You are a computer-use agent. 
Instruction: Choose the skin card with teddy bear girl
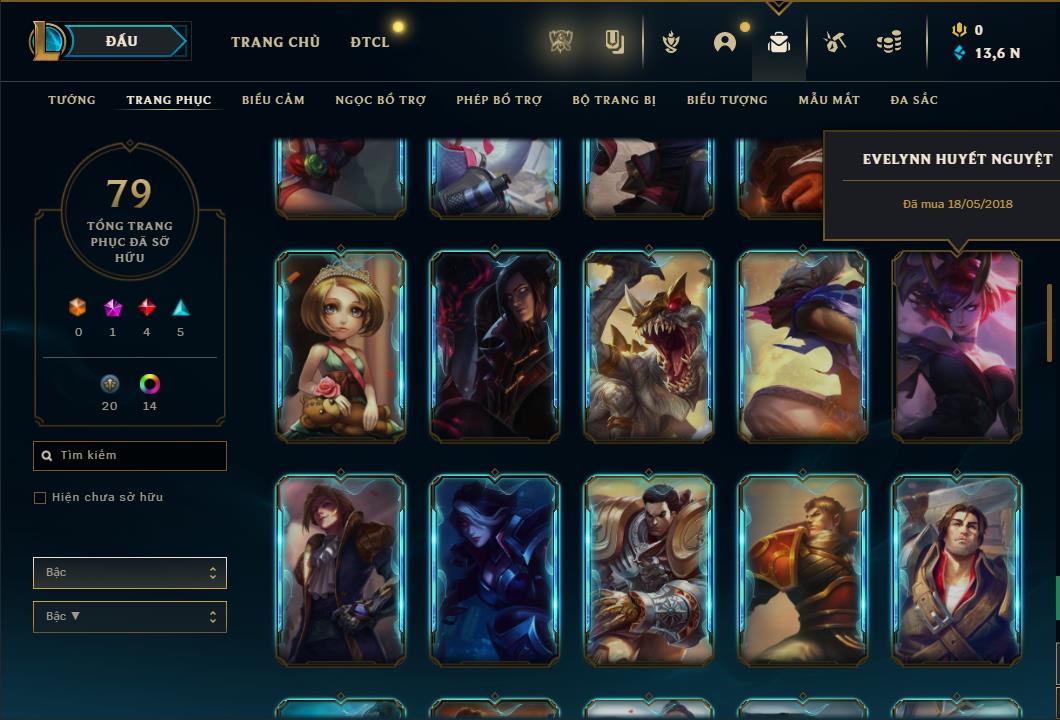coord(341,346)
